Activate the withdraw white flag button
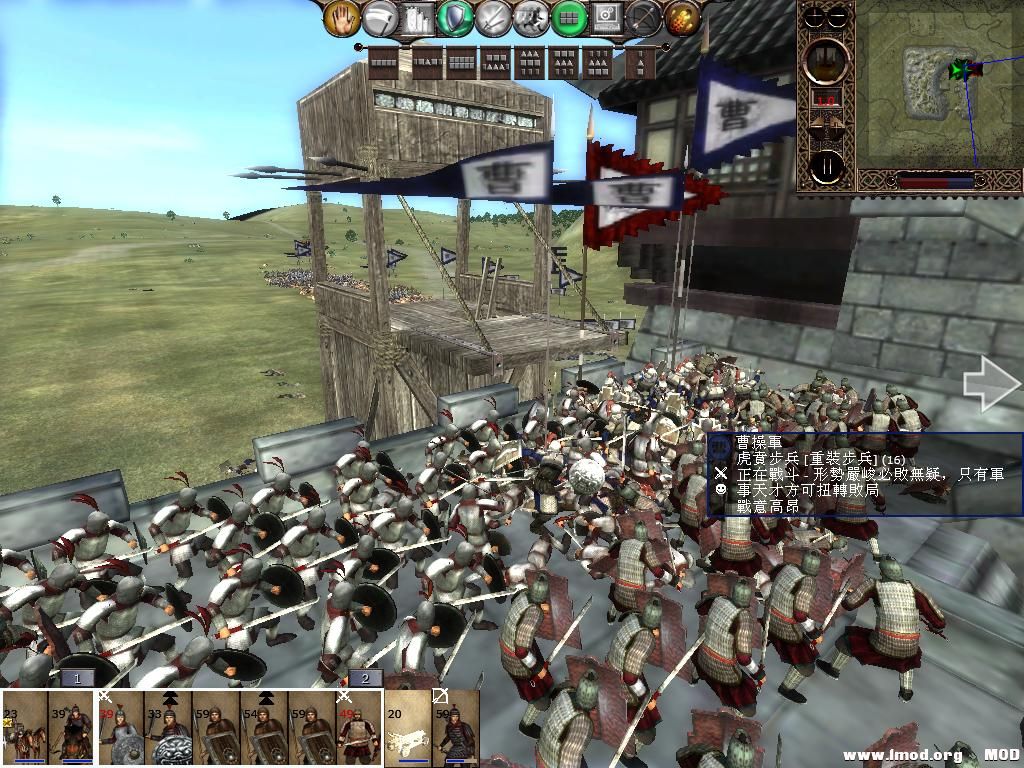 (379, 17)
